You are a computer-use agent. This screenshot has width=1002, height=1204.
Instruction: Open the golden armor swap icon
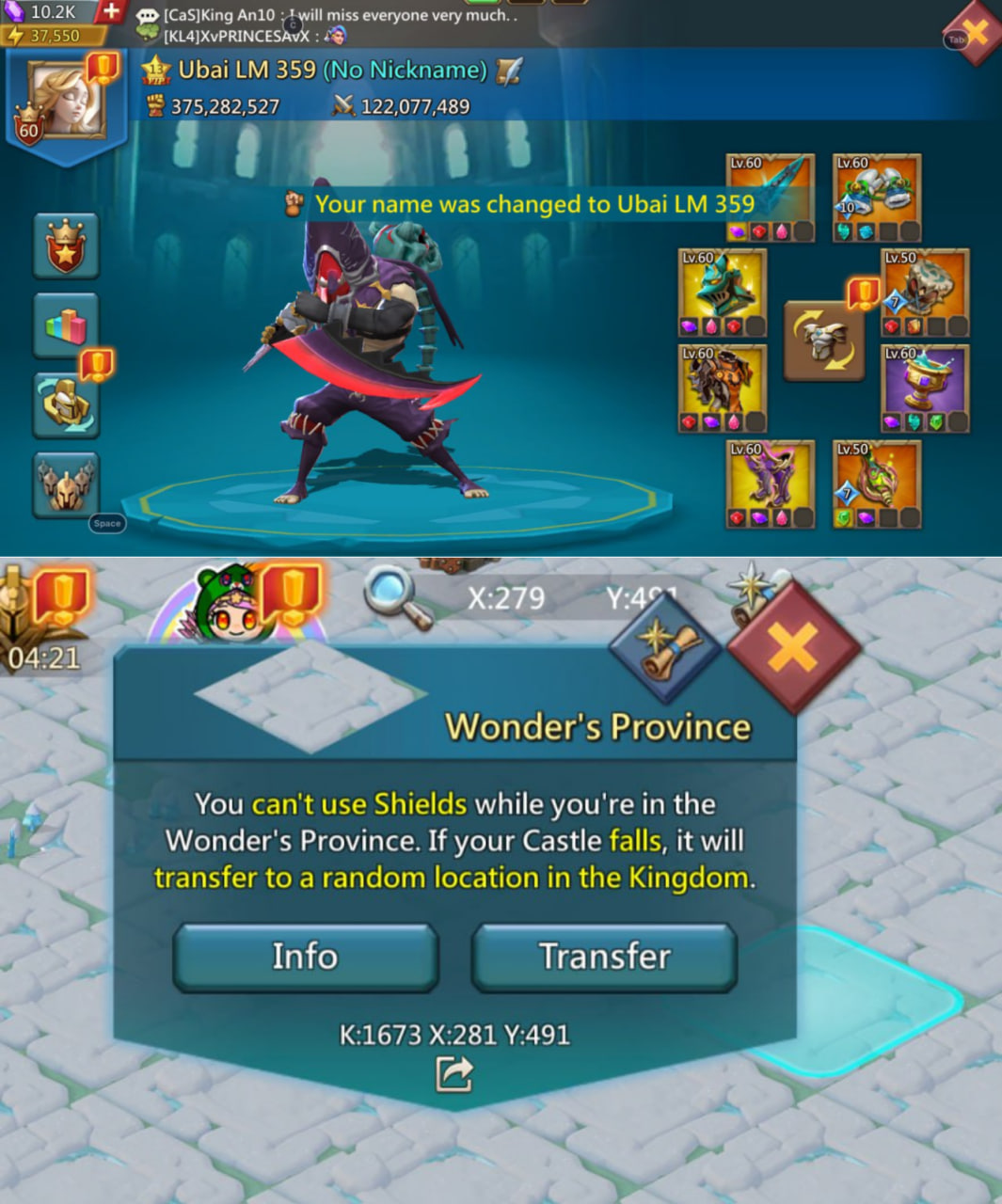tap(66, 404)
